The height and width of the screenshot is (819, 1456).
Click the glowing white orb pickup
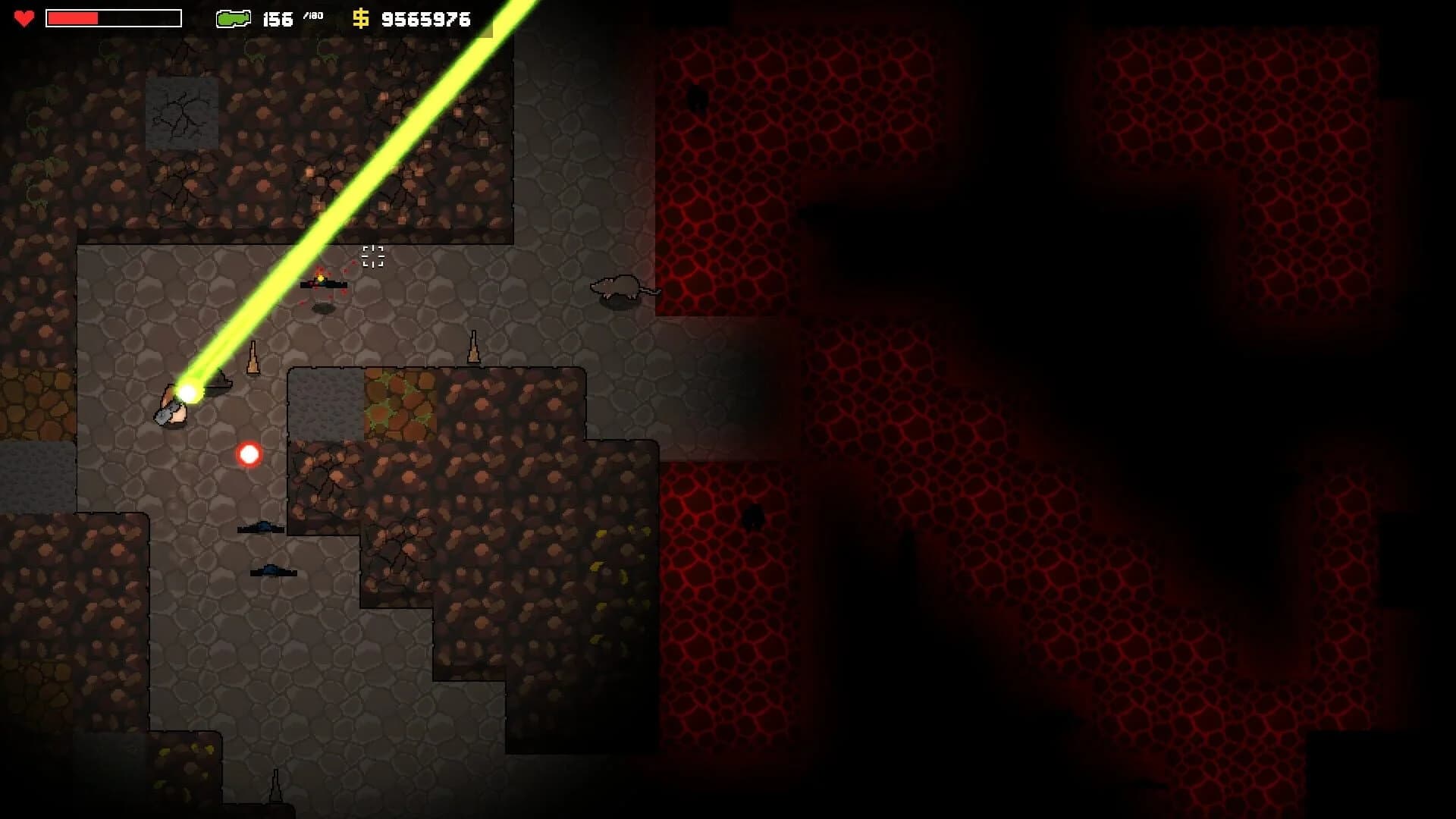(x=248, y=454)
